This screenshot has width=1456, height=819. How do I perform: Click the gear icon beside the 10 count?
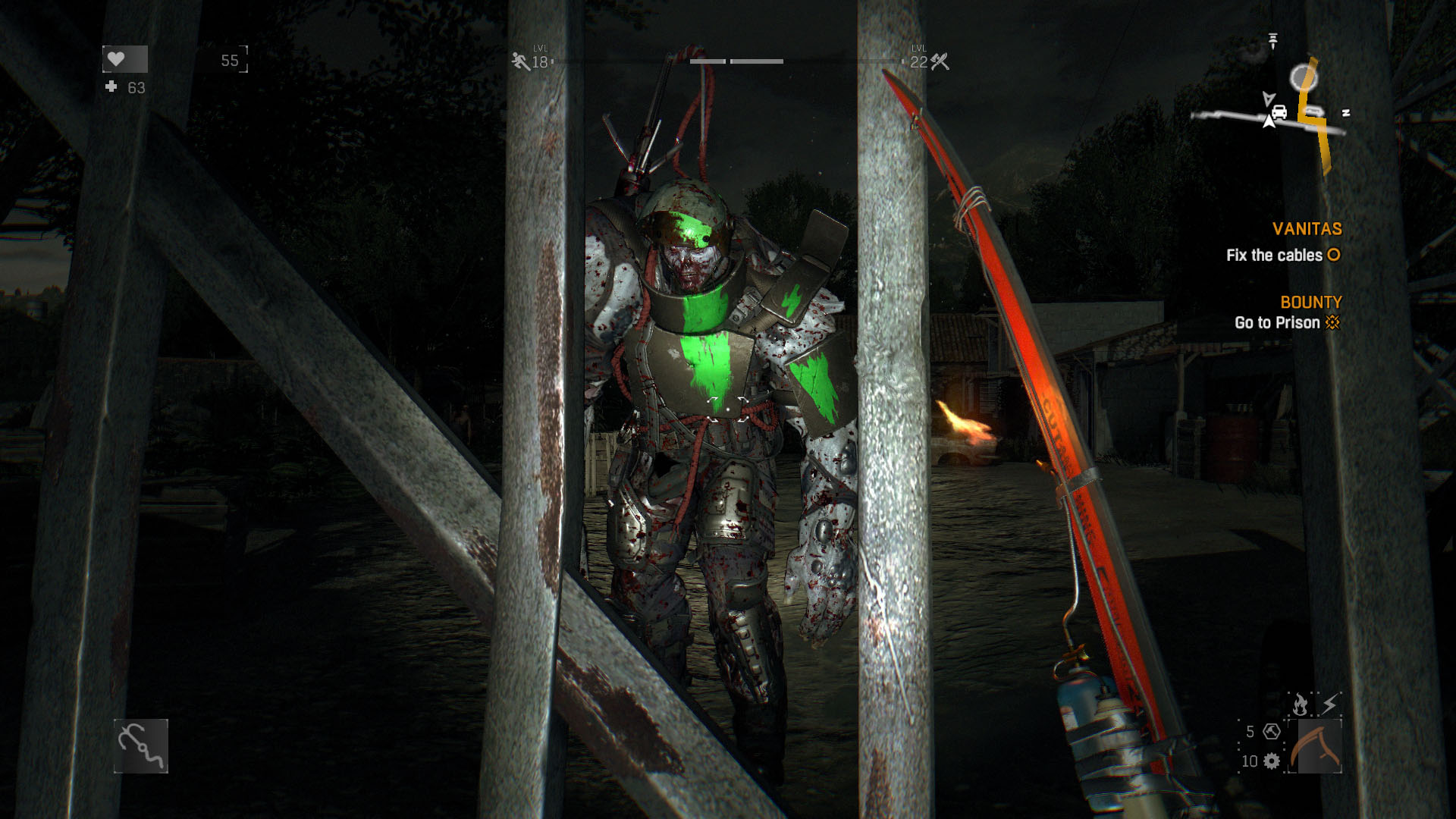point(1272,761)
